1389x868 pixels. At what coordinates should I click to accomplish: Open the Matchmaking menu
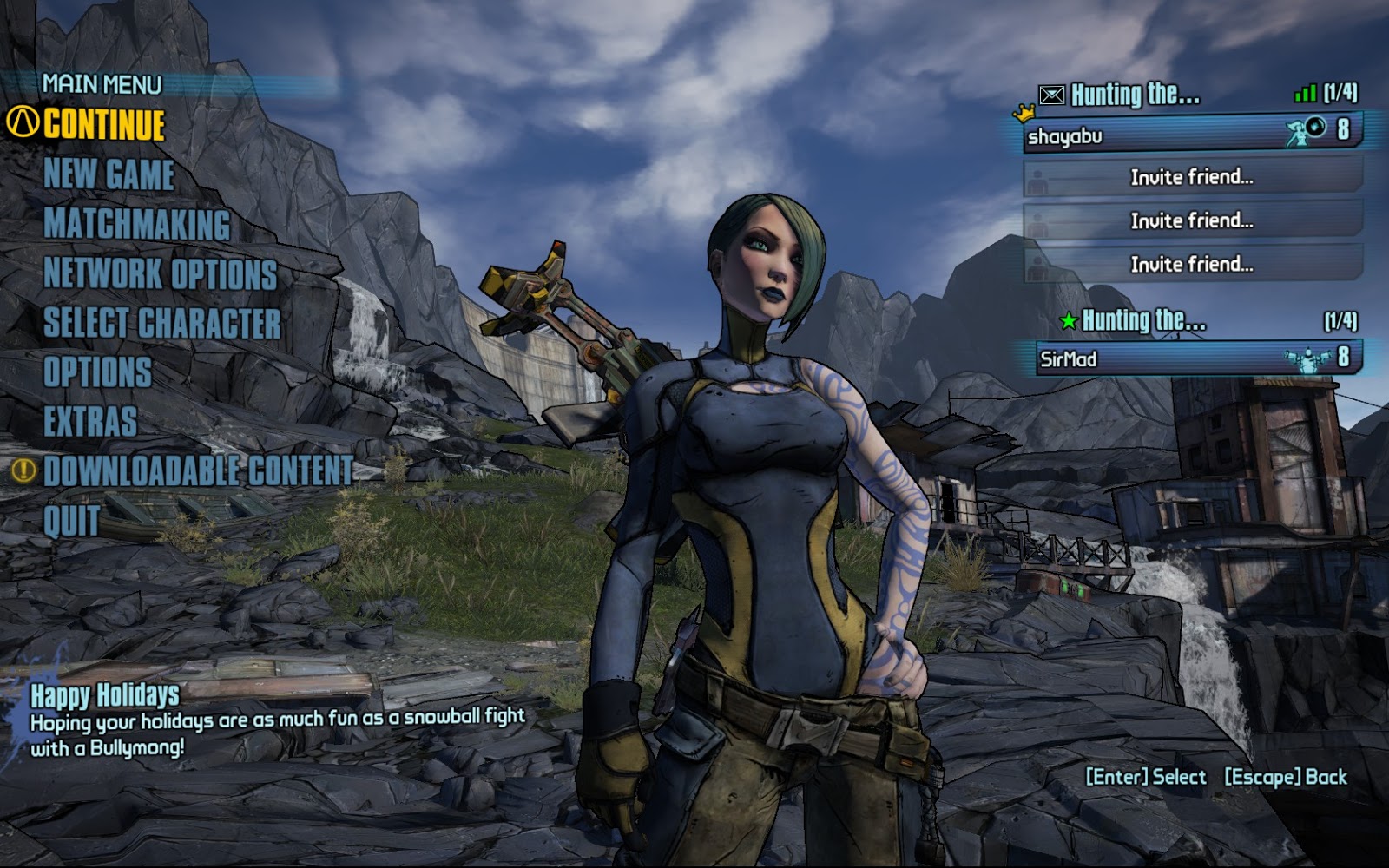[137, 224]
